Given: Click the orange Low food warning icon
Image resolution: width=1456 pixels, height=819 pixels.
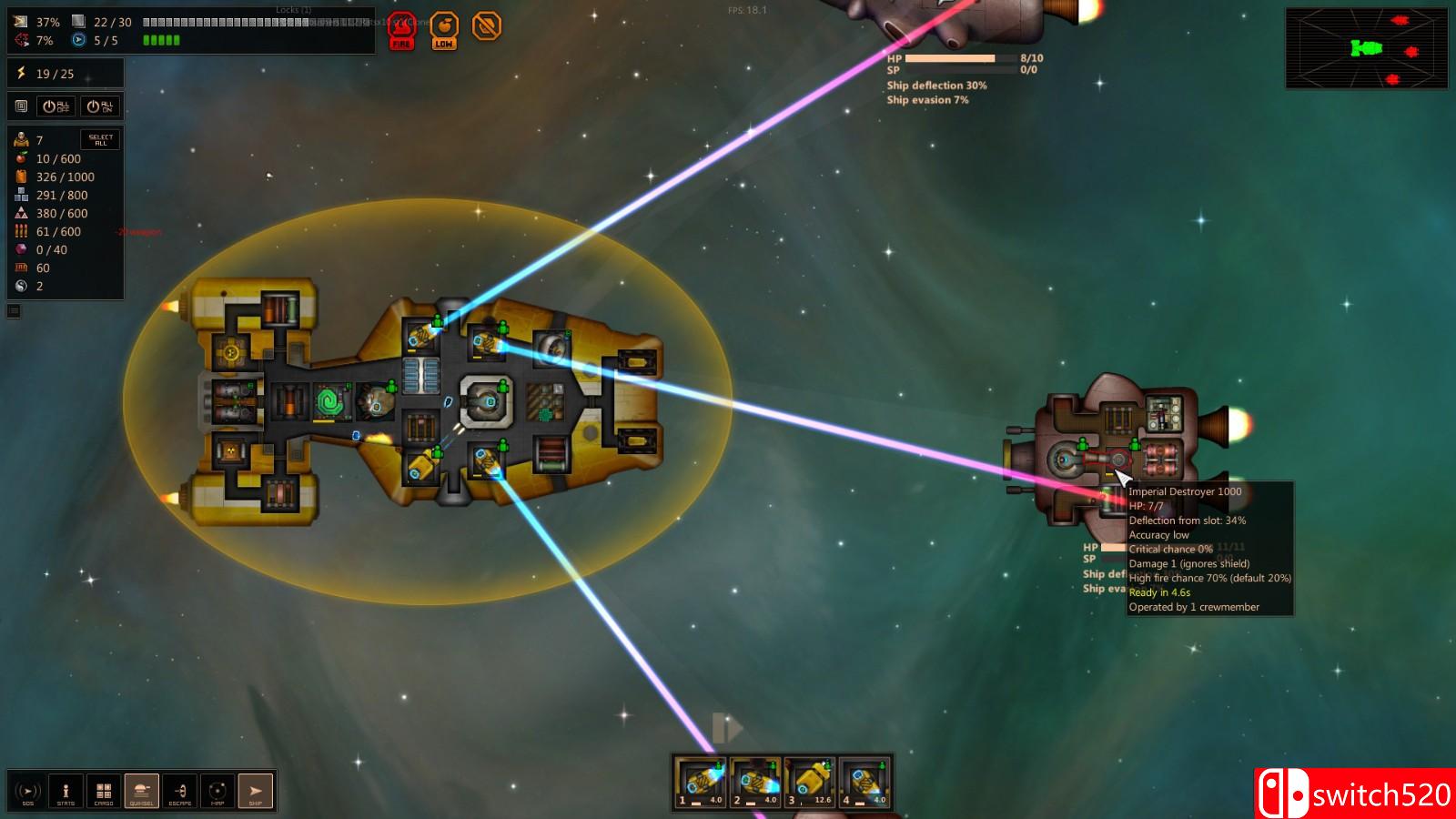Looking at the screenshot, I should 444,30.
